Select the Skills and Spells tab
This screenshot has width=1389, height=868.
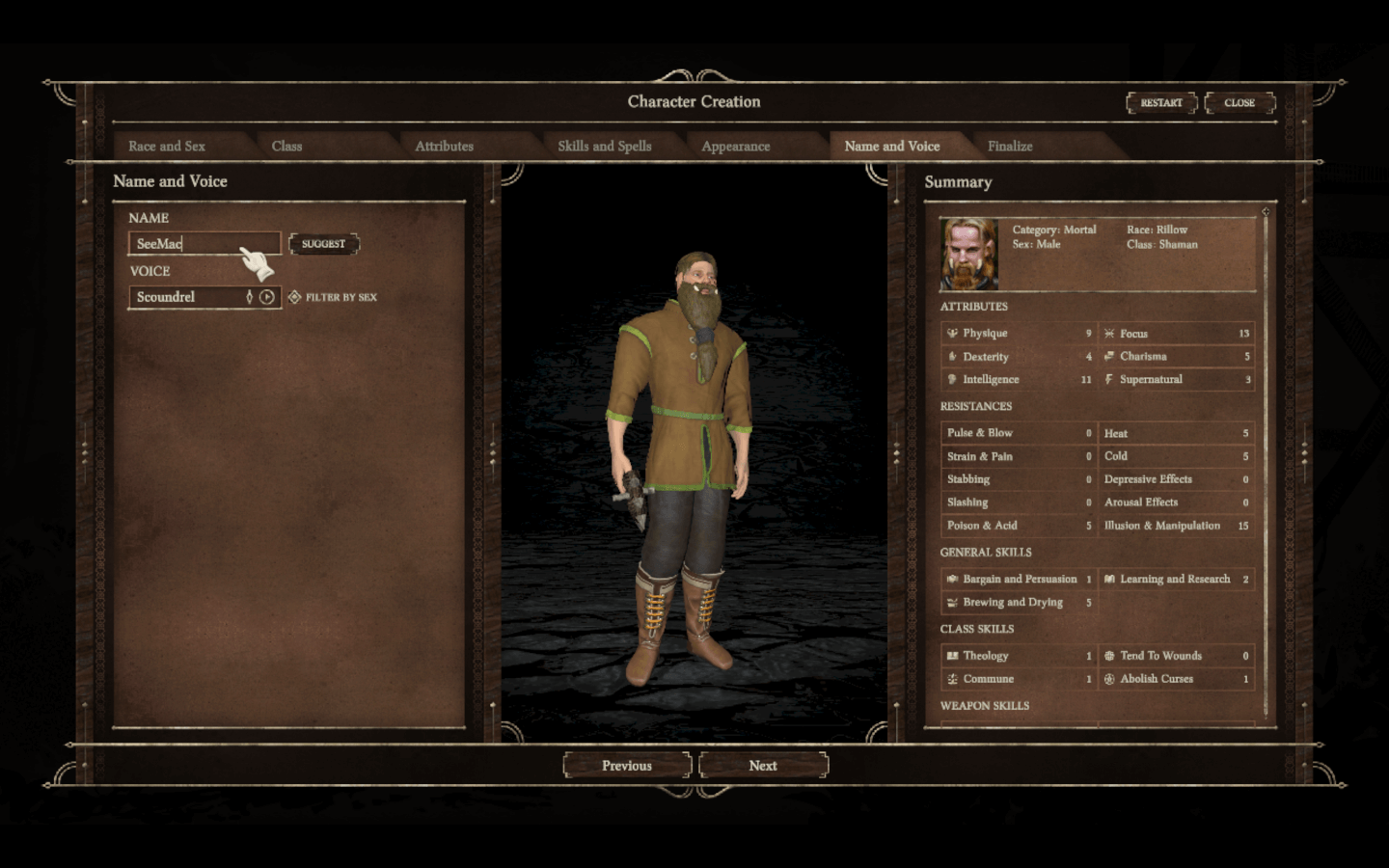point(605,147)
